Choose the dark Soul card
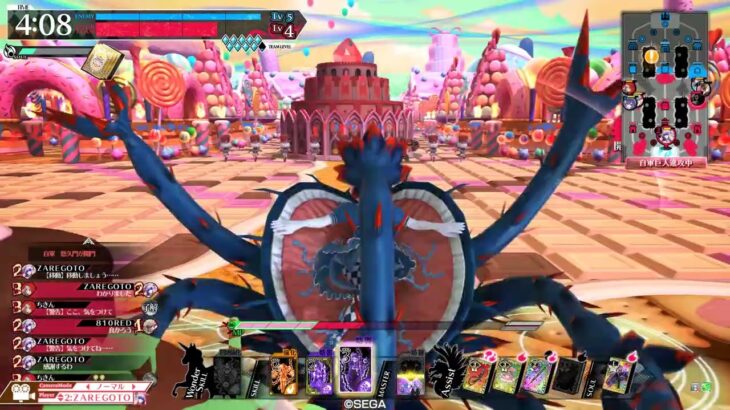This screenshot has width=730, height=410. [568, 376]
